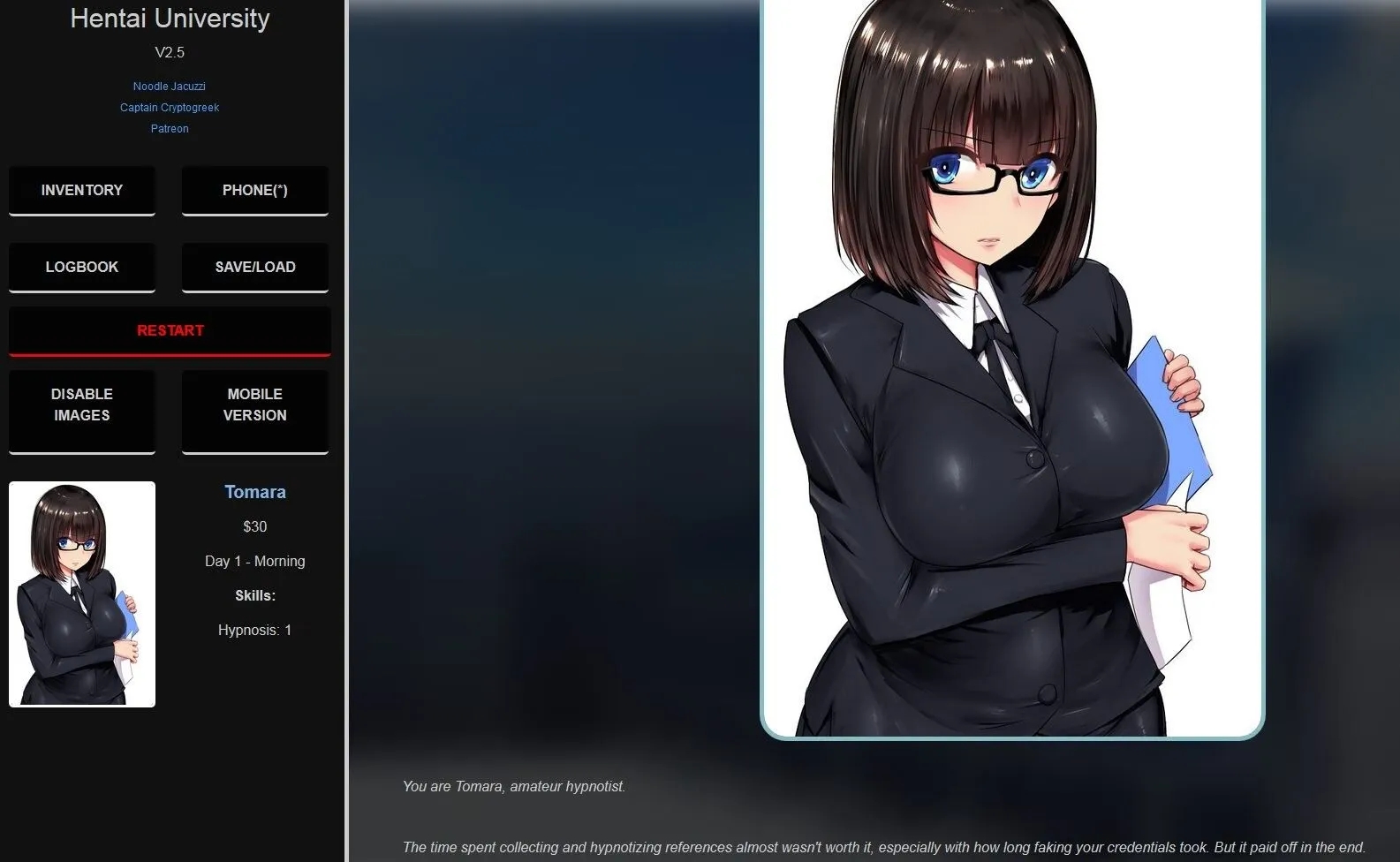This screenshot has height=862, width=1400.
Task: Click the Hypnosis: 1 skill entry
Action: (254, 629)
